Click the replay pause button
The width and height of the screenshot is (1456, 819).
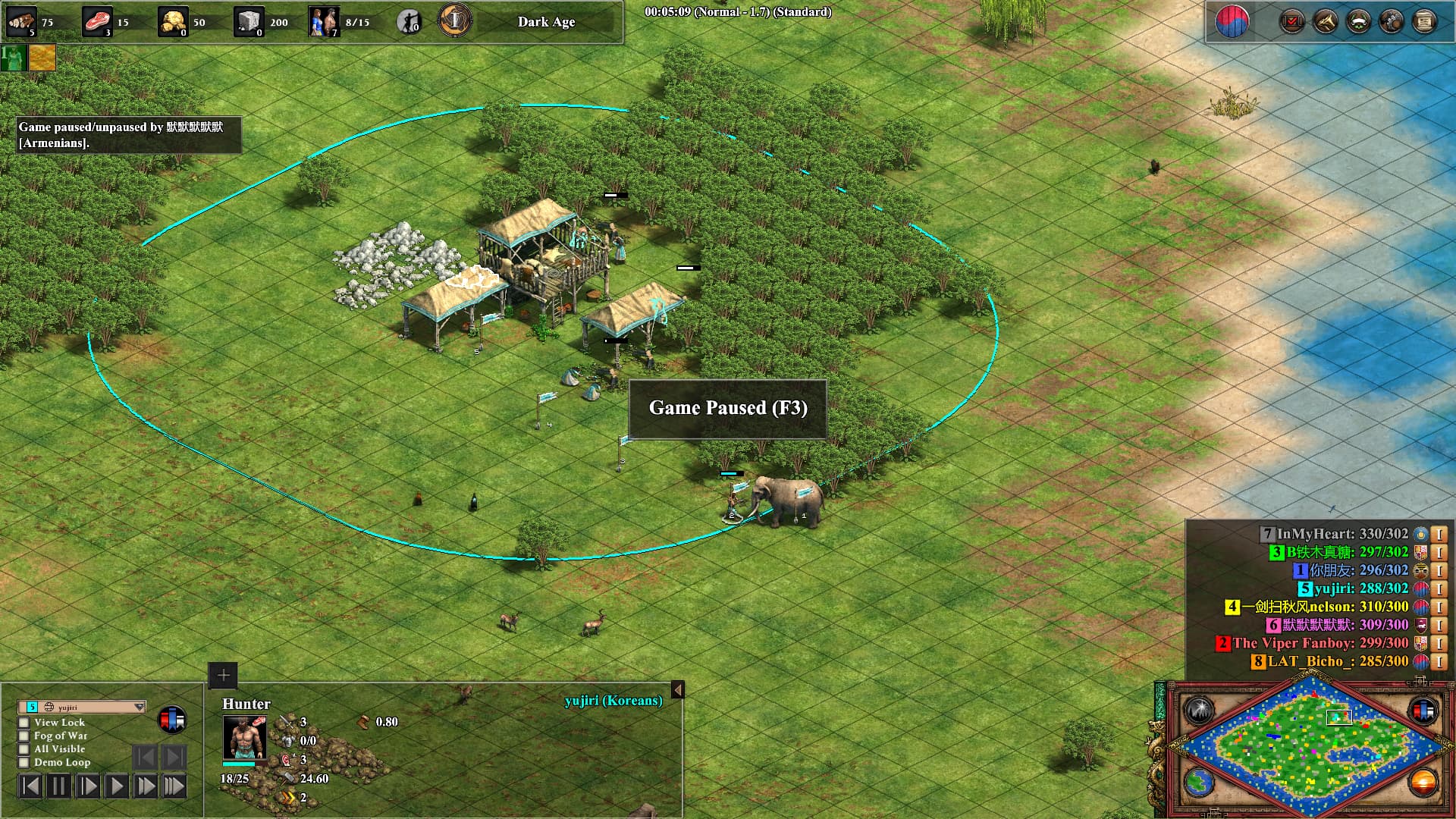pos(58,786)
